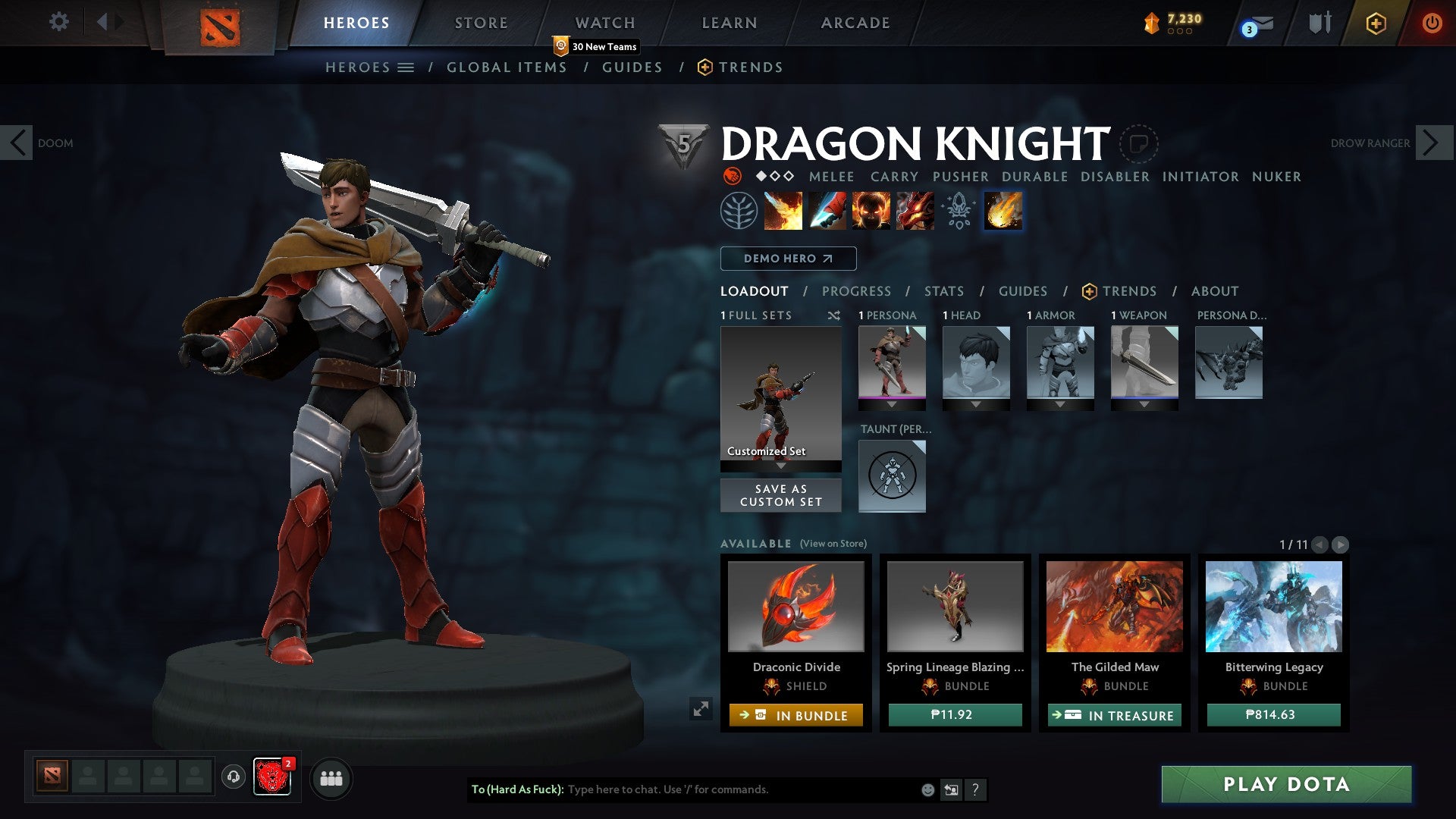The image size is (1456, 819).
Task: Expand the Head item slot dropdown arrow
Action: click(x=975, y=404)
